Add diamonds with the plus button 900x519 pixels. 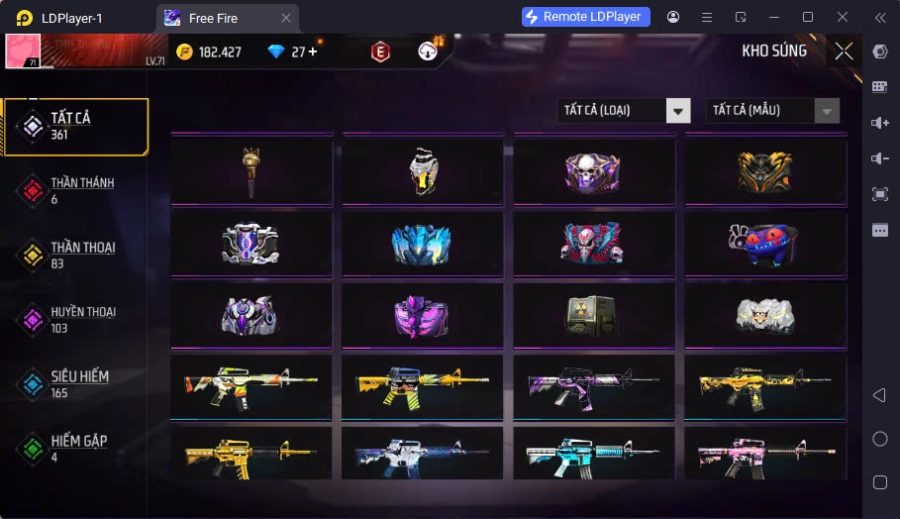[x=313, y=52]
